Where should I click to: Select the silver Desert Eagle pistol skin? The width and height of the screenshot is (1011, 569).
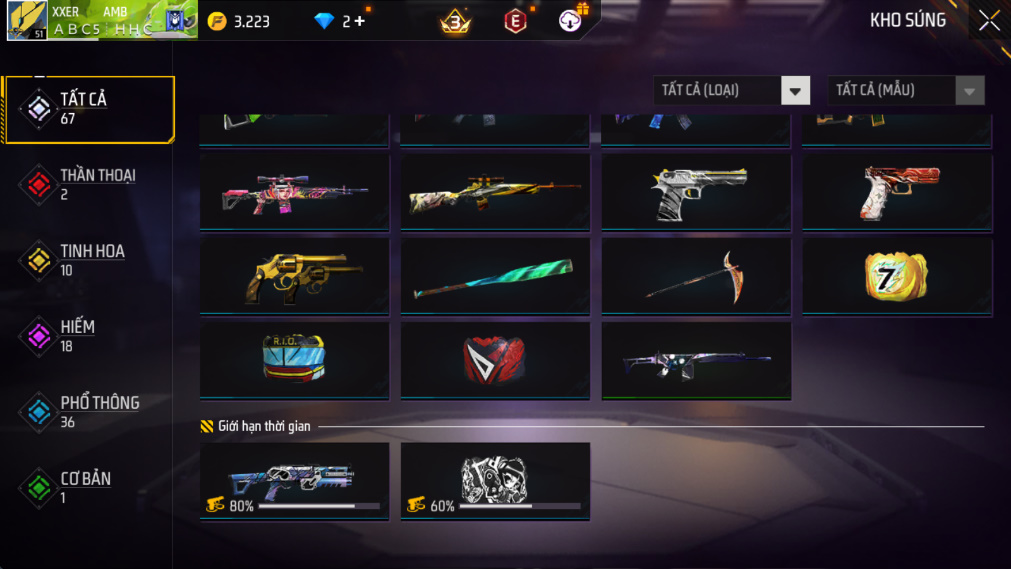pyautogui.click(x=696, y=192)
